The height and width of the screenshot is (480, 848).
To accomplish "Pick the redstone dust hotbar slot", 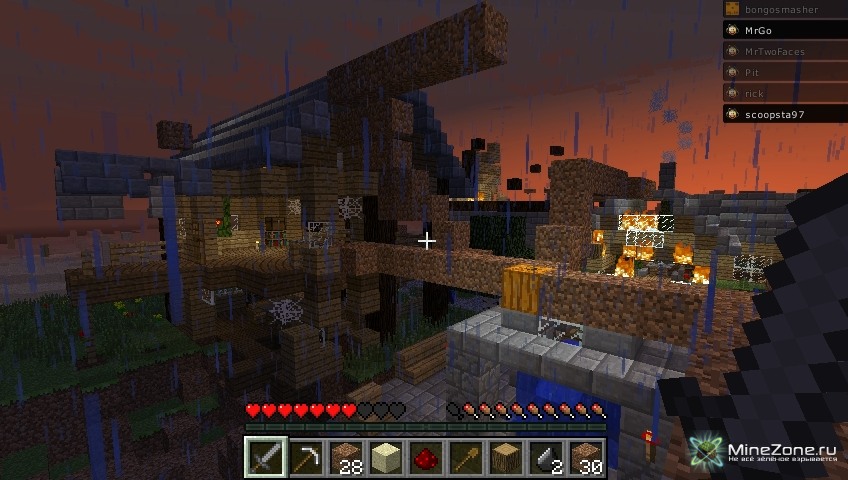I will pyautogui.click(x=426, y=459).
